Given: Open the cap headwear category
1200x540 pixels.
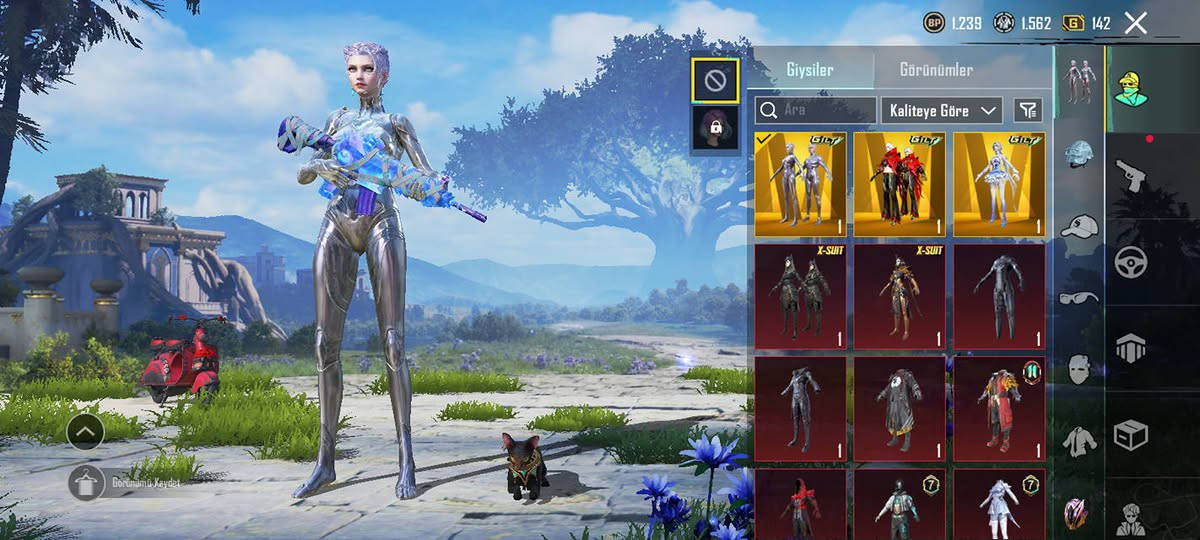Looking at the screenshot, I should [1079, 226].
